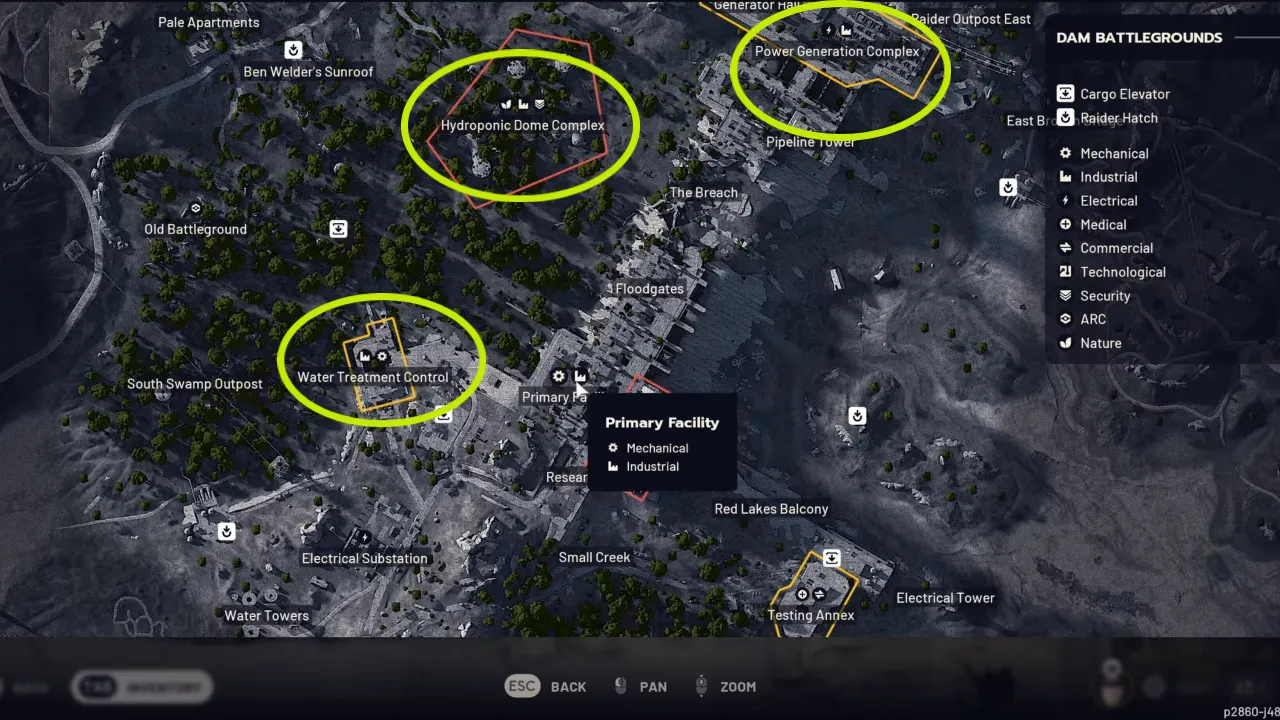Viewport: 1280px width, 720px height.
Task: Click the raider hatch marker near East Broken Bridge
Action: (x=1008, y=186)
